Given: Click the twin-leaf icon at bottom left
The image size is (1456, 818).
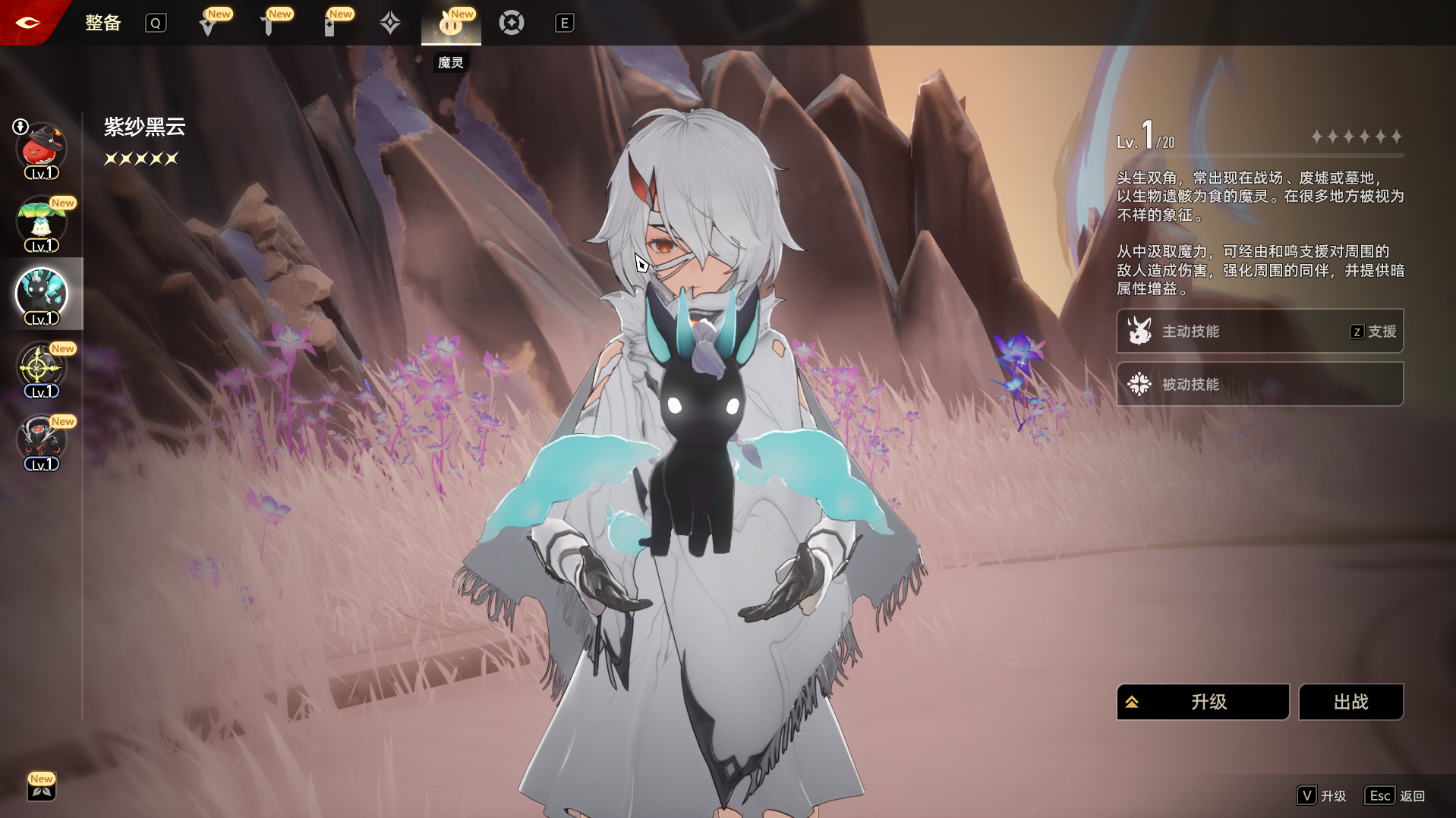Looking at the screenshot, I should point(42,789).
